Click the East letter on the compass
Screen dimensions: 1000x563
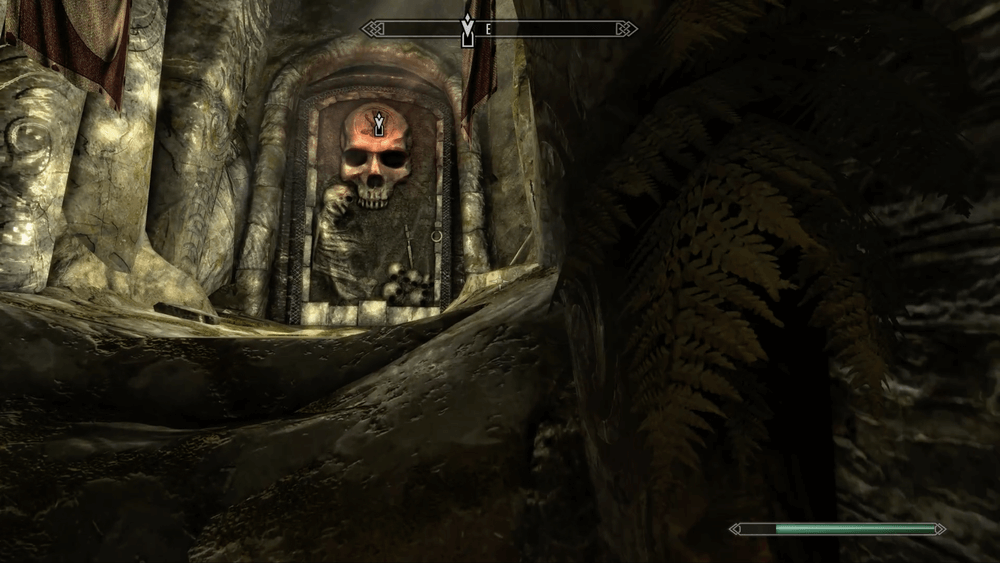click(x=488, y=29)
